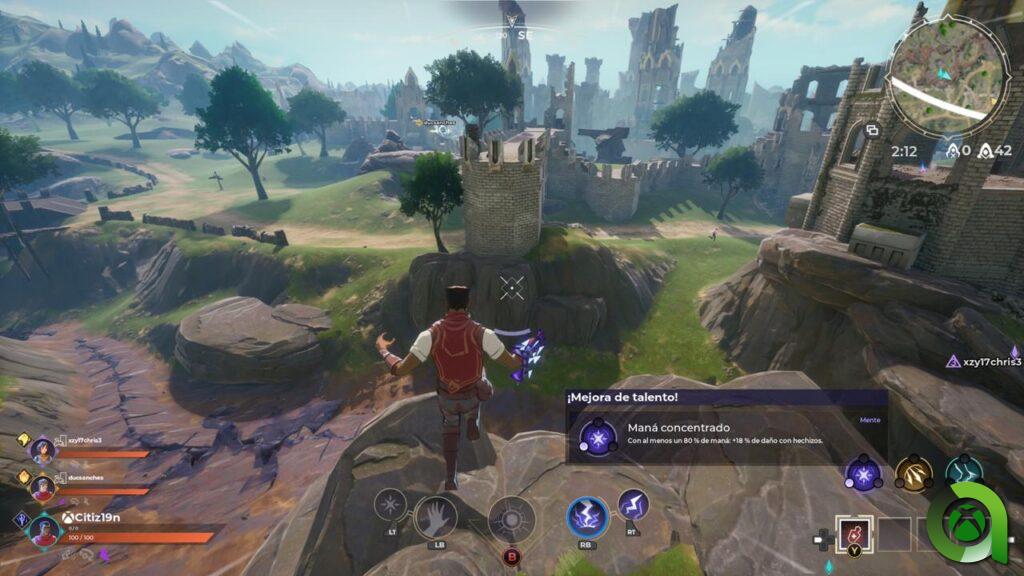Viewport: 1024px width, 576px height.
Task: Cast the lightning bolt sorcery icon
Action: [x=633, y=505]
